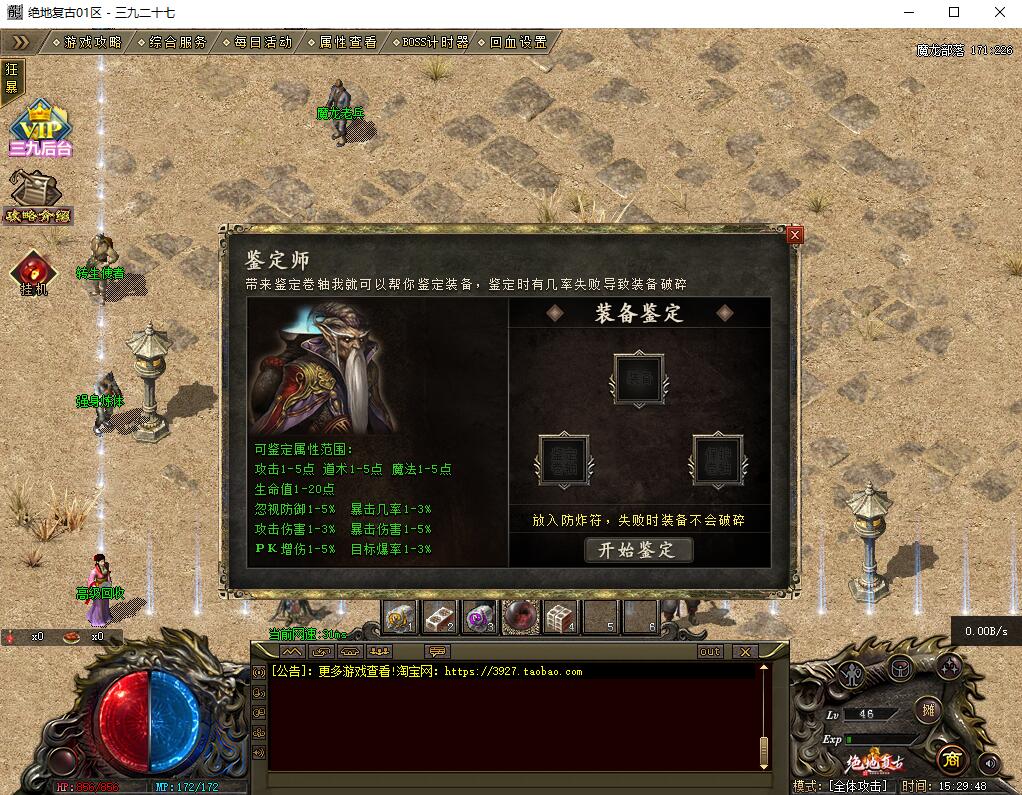Maximize the game window
Viewport: 1022px width, 795px height.
[953, 12]
